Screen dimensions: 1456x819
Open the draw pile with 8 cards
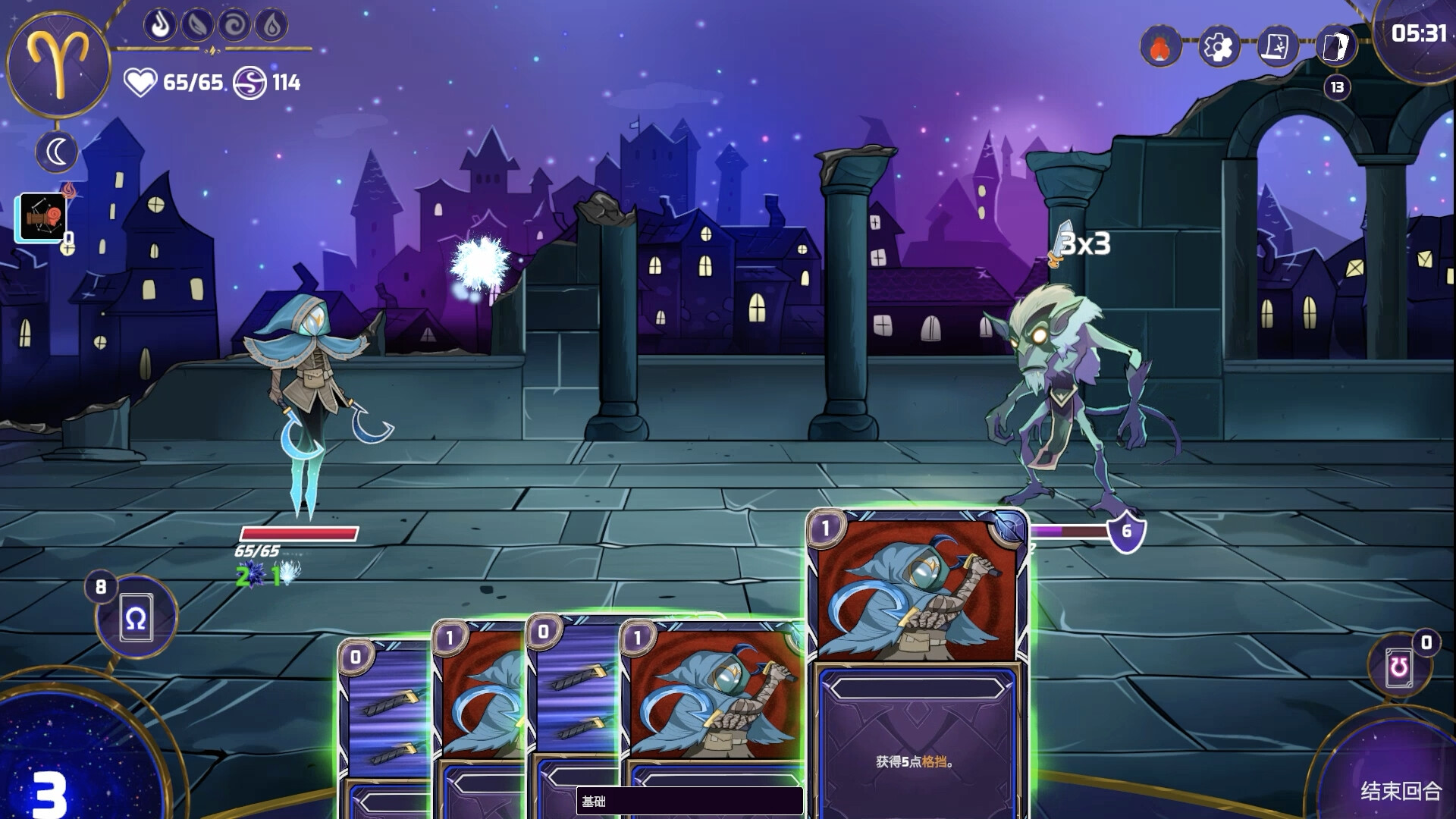point(136,617)
